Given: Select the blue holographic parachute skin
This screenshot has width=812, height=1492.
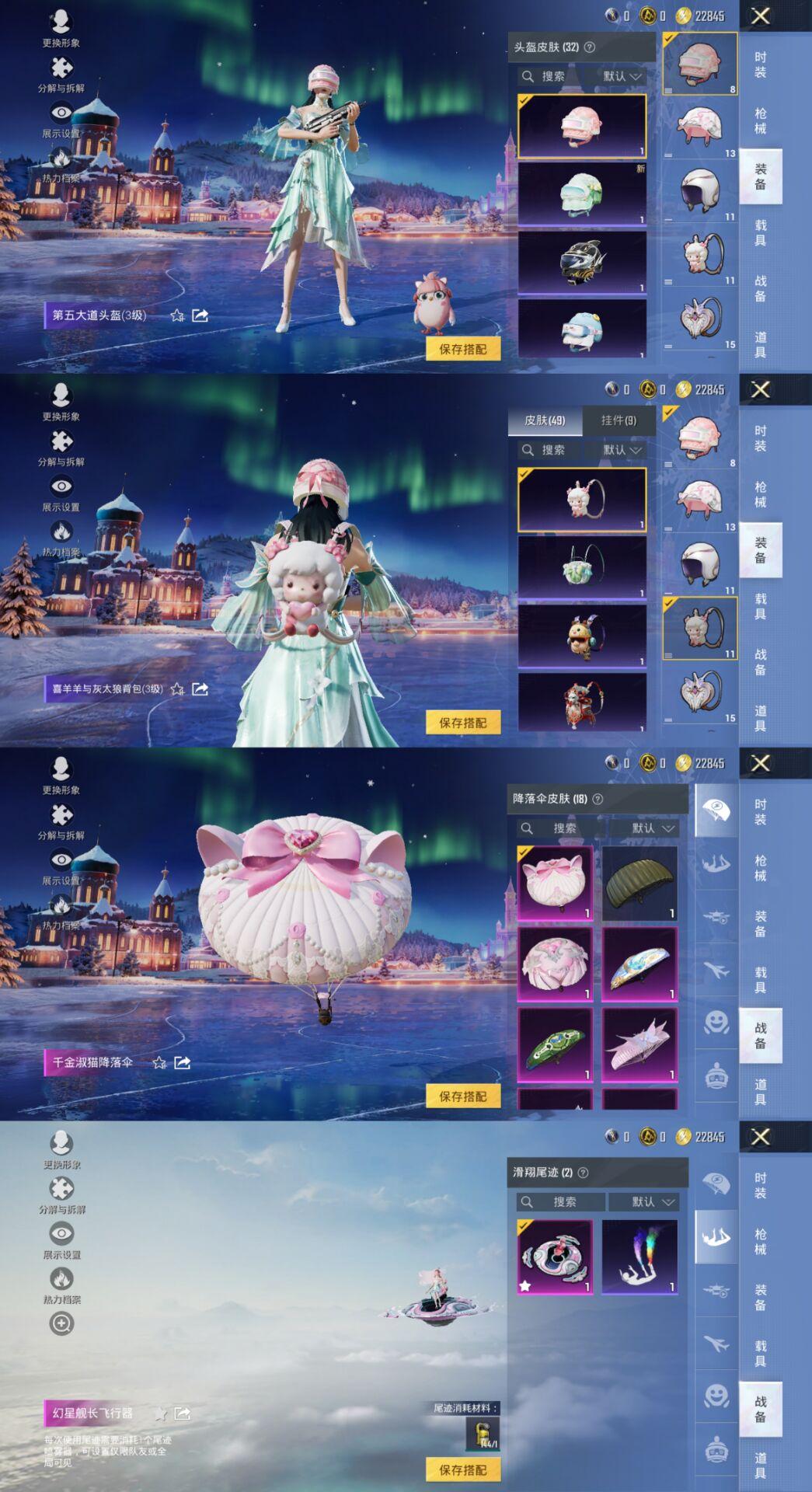Looking at the screenshot, I should coord(639,964).
